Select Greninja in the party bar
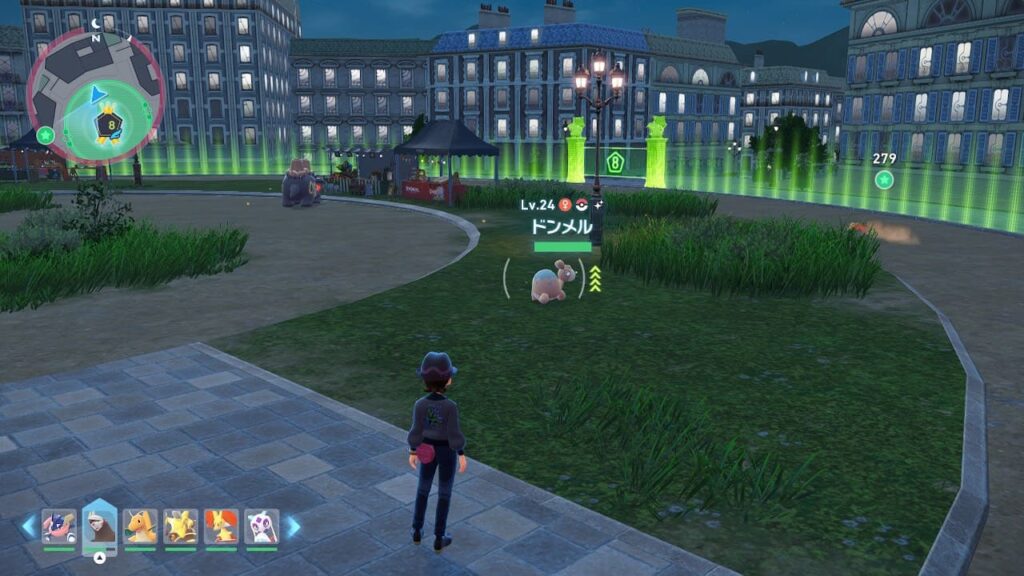1024x576 pixels. pos(59,526)
